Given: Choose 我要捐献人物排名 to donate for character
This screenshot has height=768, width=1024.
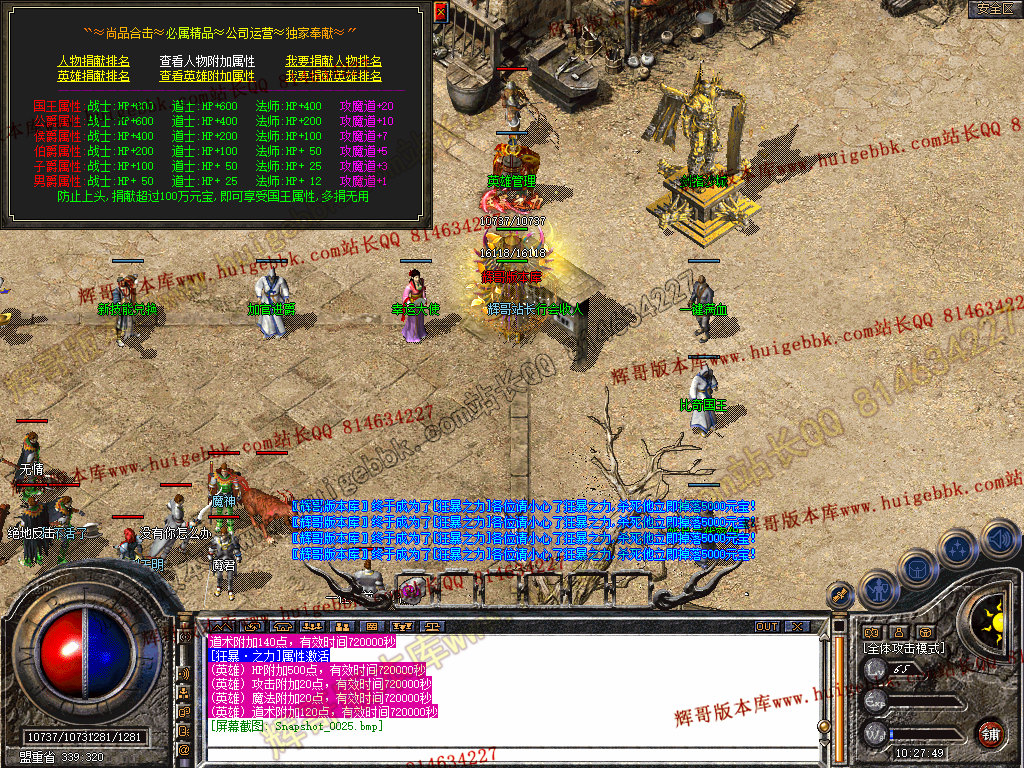Looking at the screenshot, I should click(333, 61).
